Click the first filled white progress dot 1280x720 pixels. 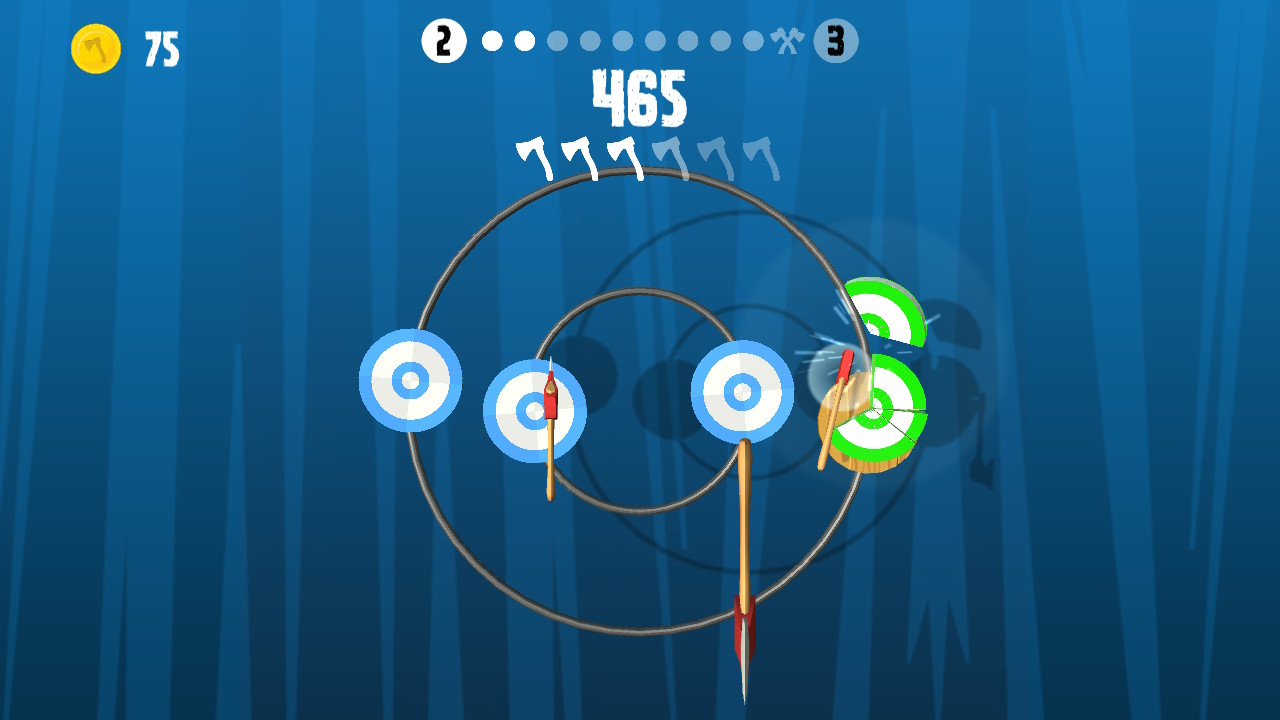[490, 41]
